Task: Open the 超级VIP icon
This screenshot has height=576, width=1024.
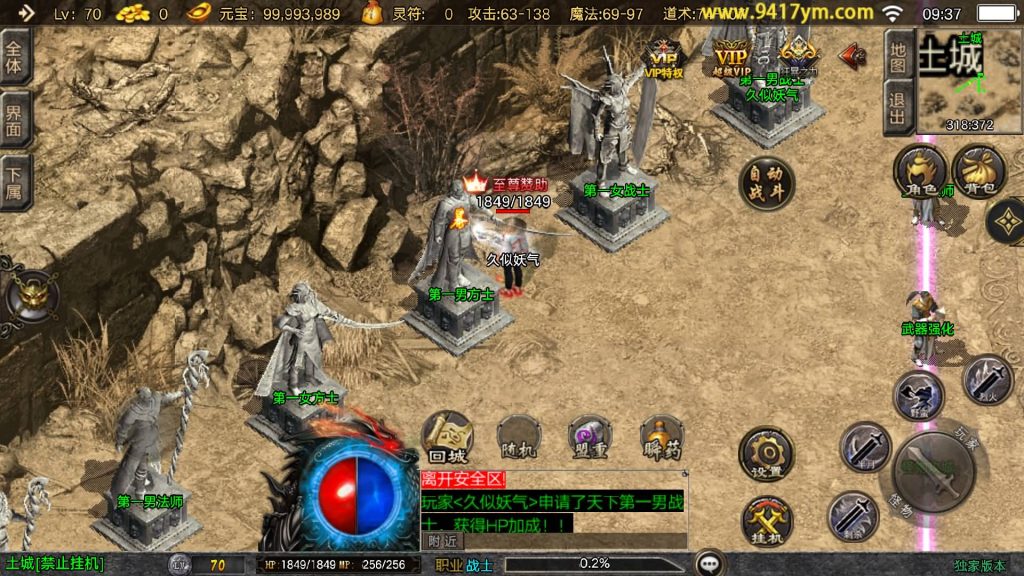Action: 731,57
